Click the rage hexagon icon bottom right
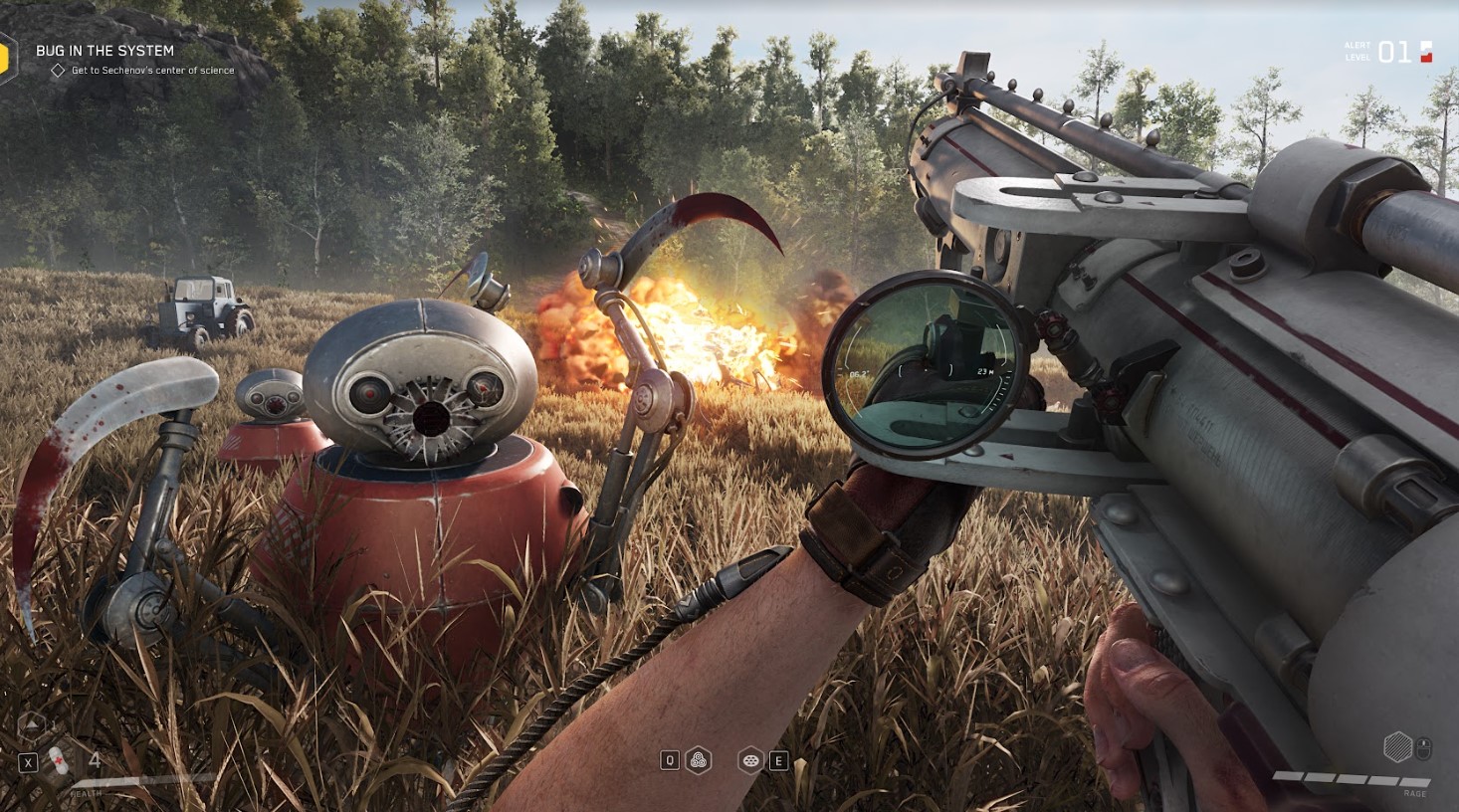 click(1398, 746)
